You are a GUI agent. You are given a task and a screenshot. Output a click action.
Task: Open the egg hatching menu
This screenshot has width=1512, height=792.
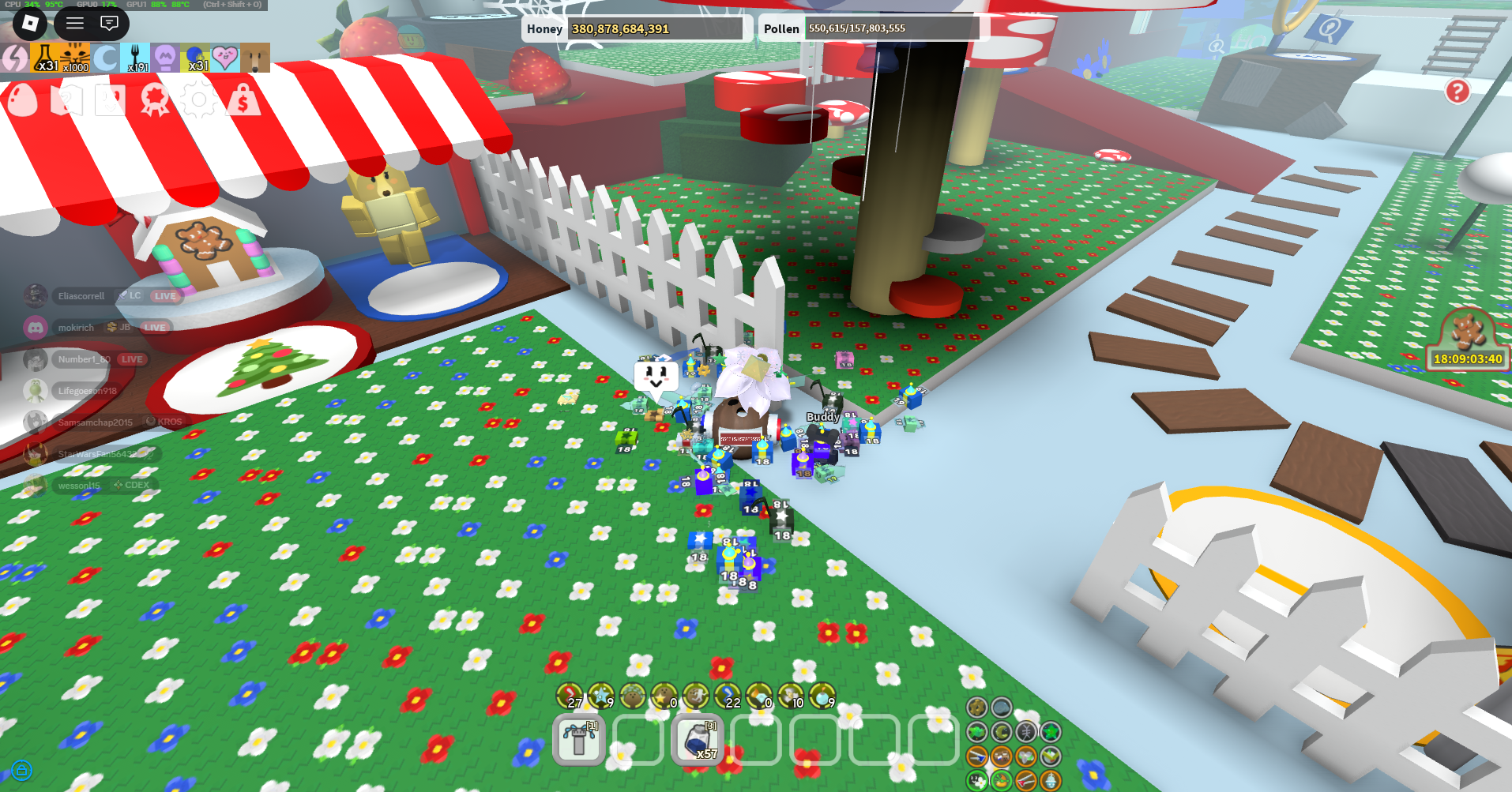pos(21,100)
